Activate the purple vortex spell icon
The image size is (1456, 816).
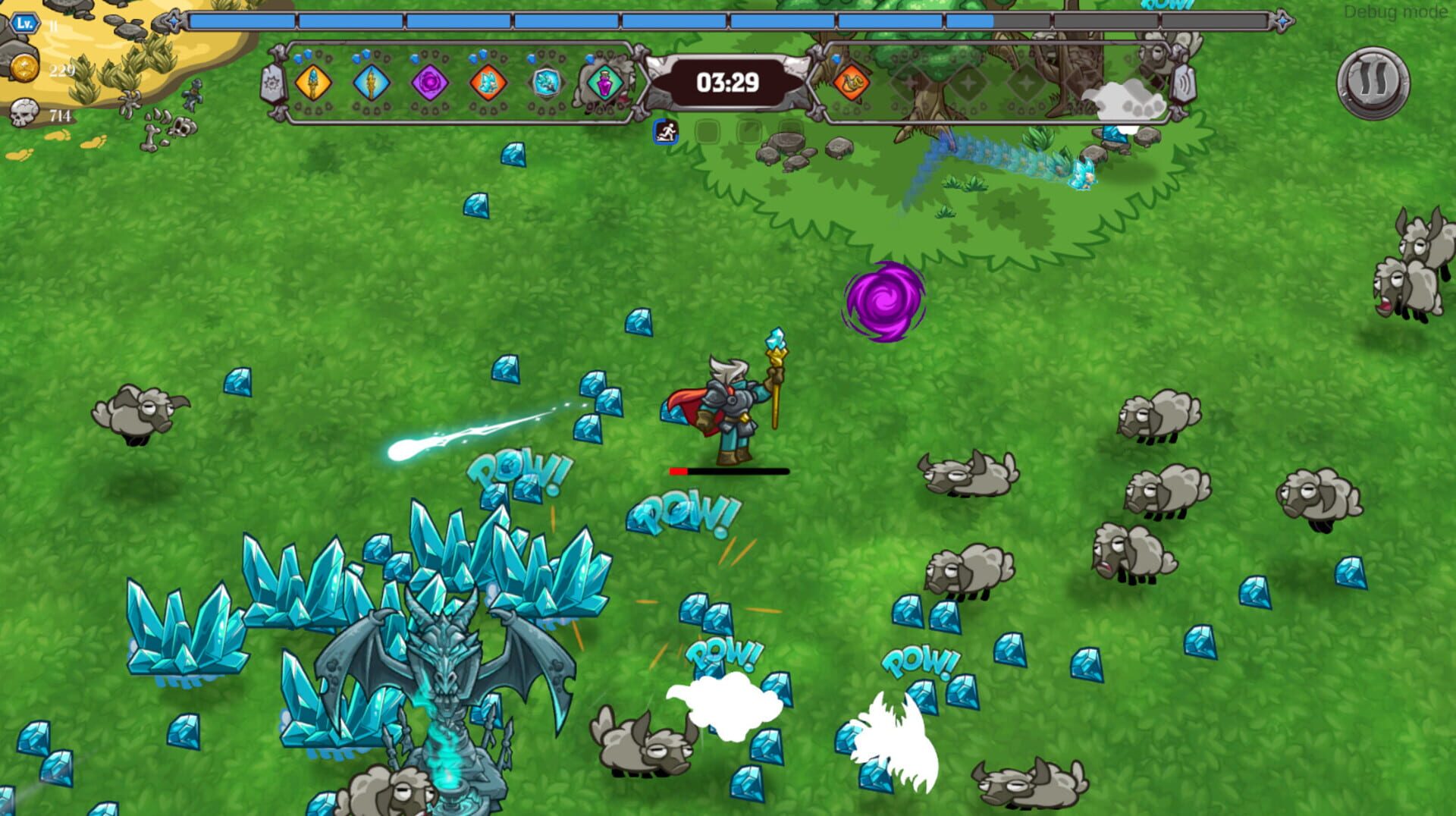point(428,83)
